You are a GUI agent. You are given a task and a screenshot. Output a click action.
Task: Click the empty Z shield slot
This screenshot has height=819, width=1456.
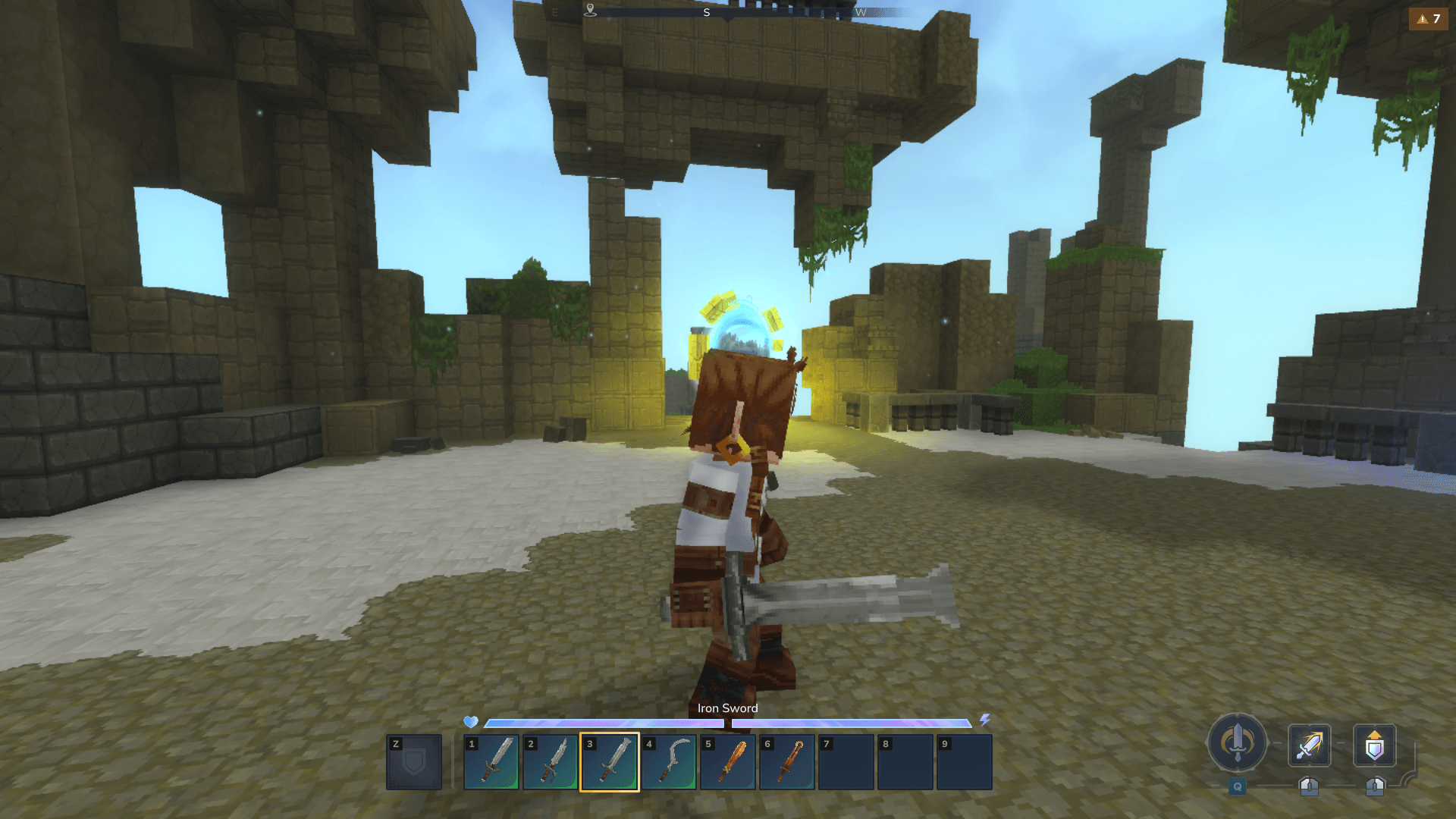(413, 762)
